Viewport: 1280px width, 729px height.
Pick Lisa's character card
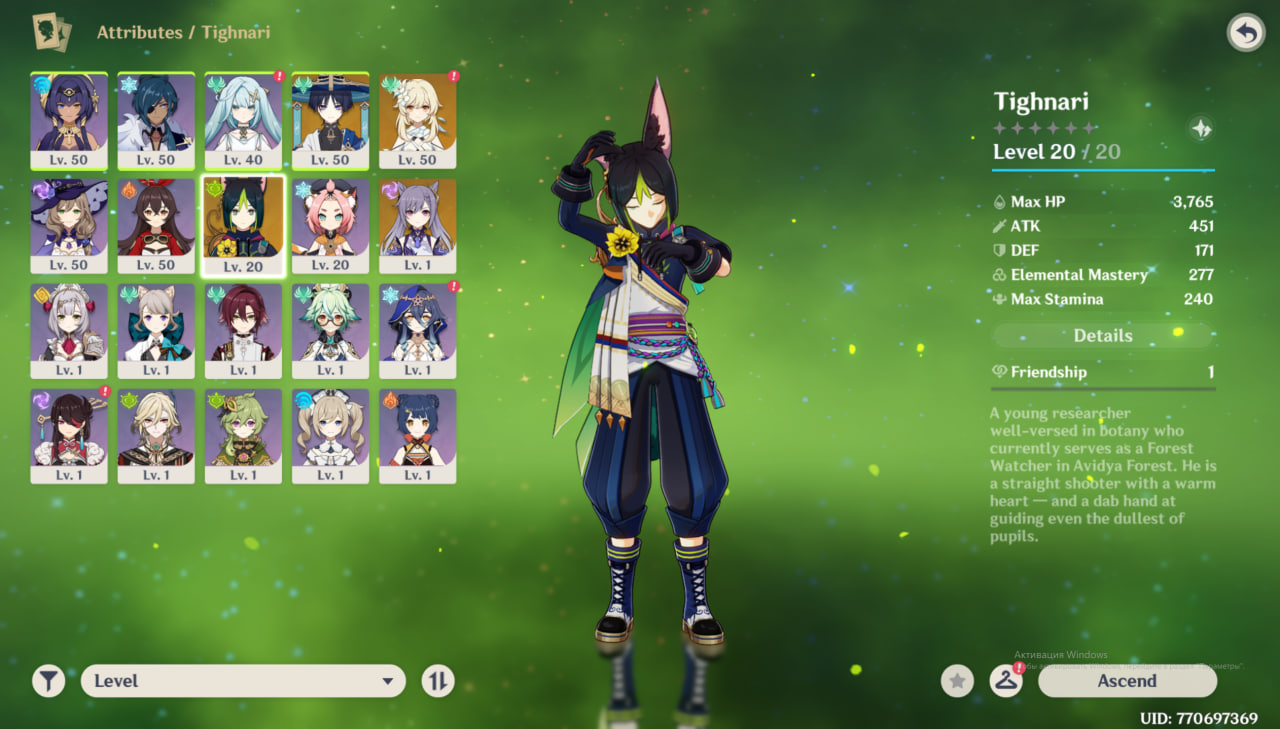(69, 225)
